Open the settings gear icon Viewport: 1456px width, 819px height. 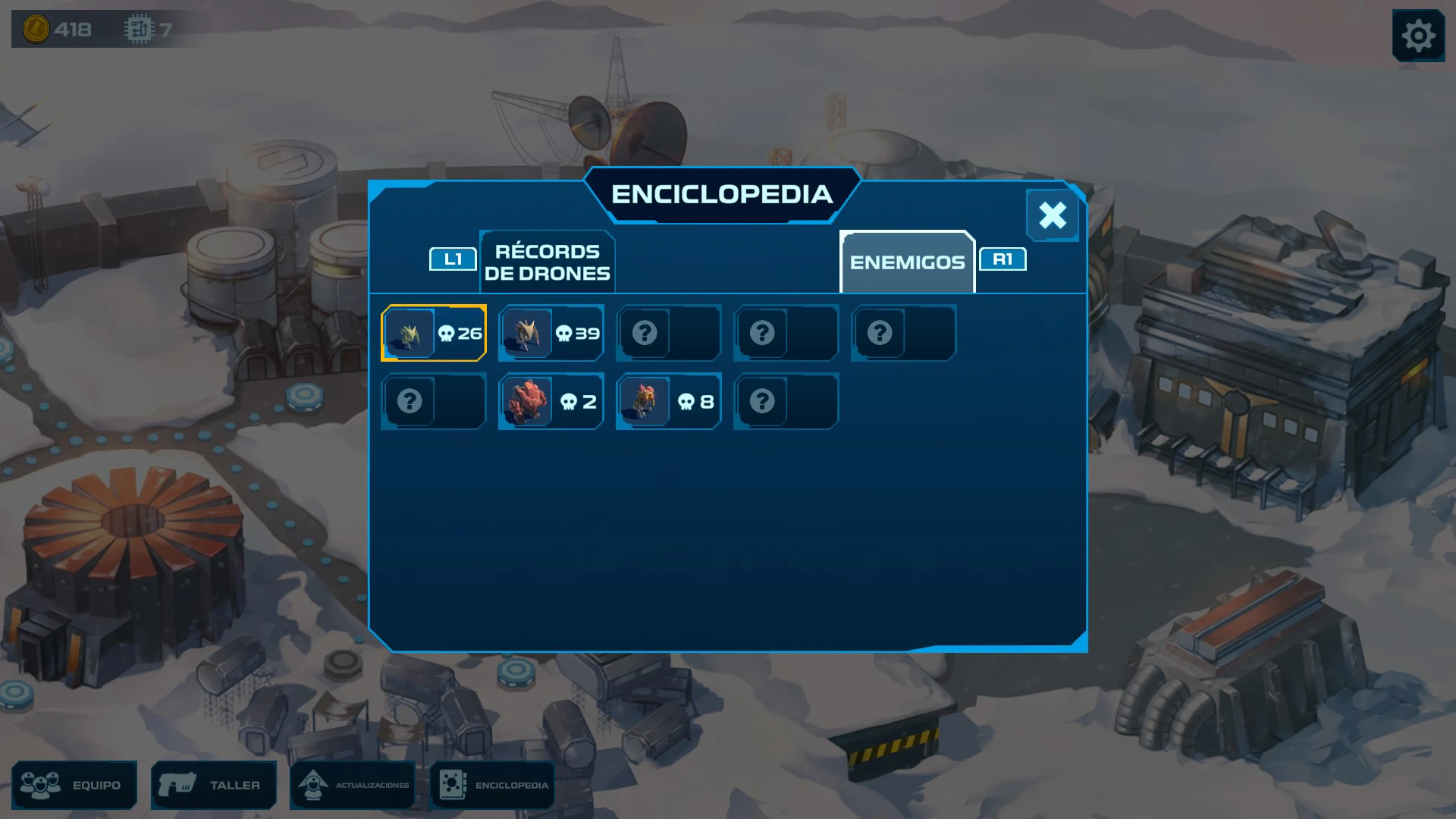point(1417,36)
